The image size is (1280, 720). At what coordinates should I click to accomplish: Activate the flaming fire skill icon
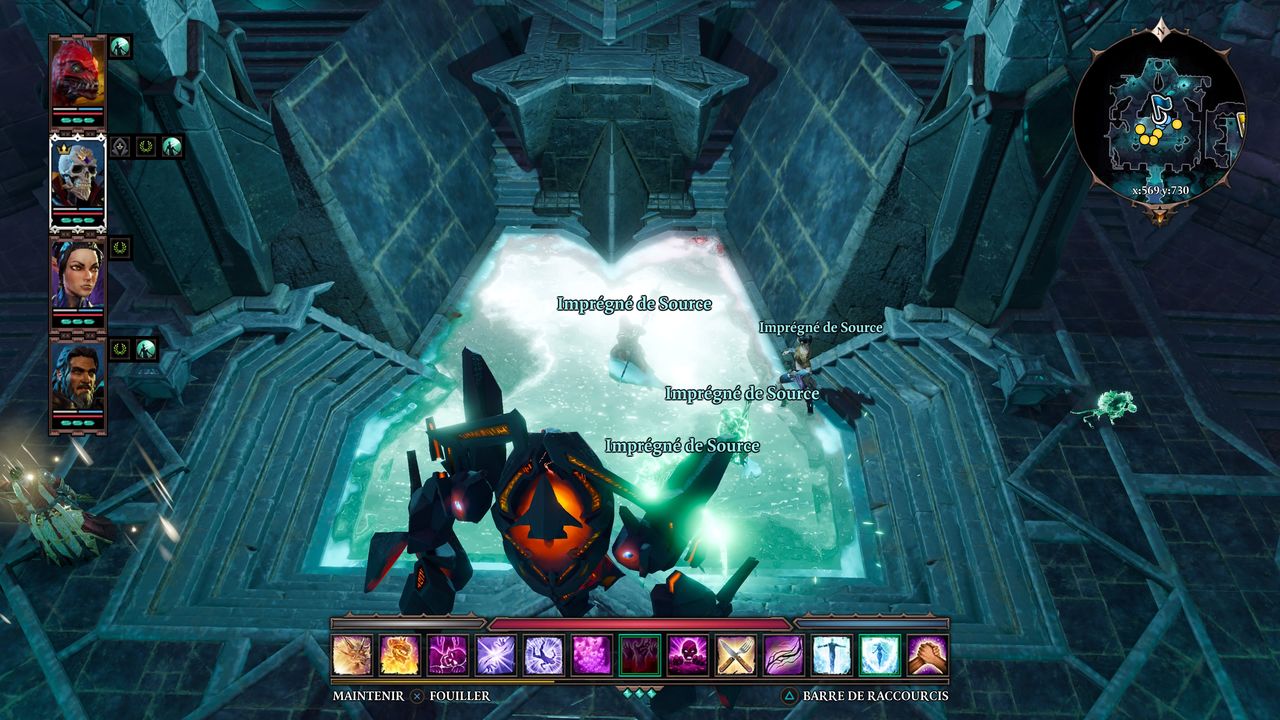[400, 655]
